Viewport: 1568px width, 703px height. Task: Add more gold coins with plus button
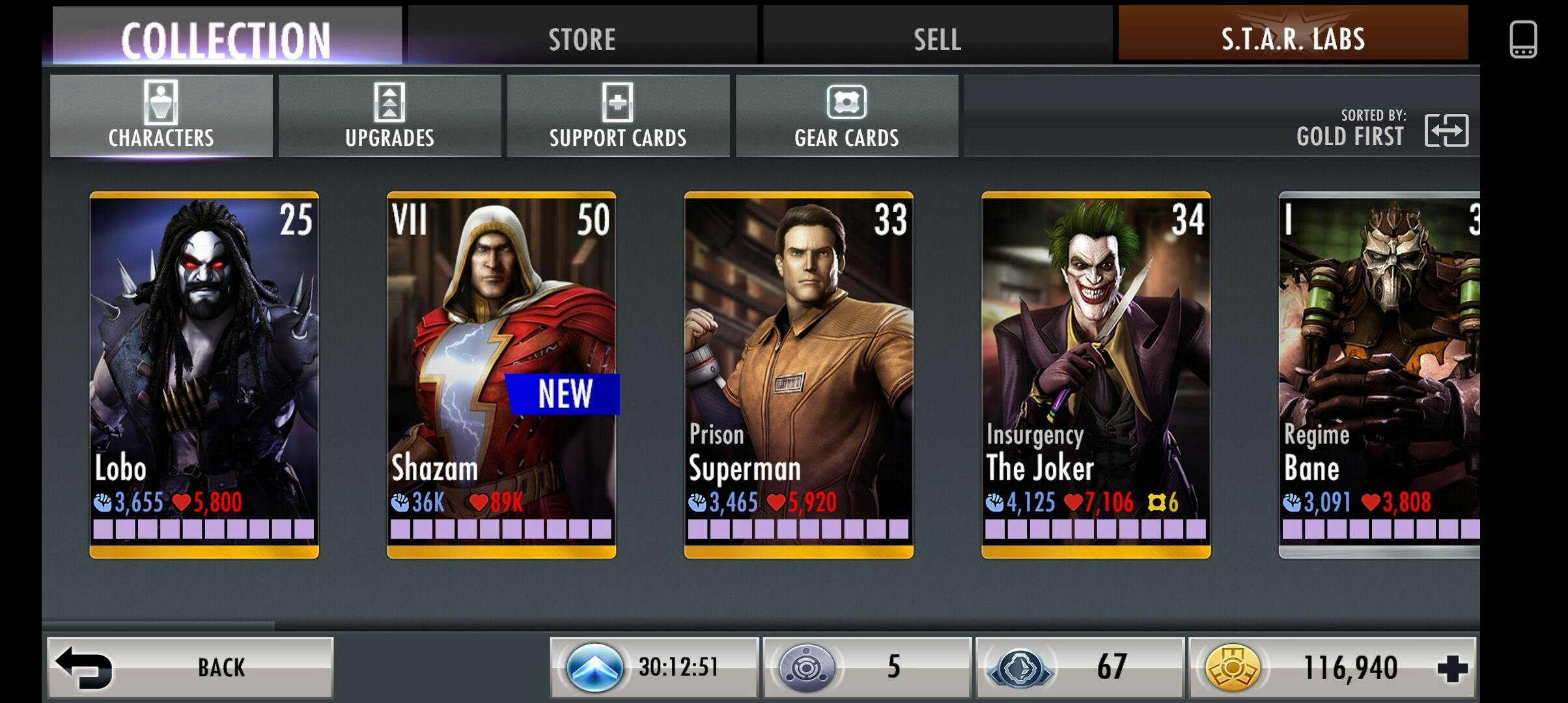[x=1453, y=668]
